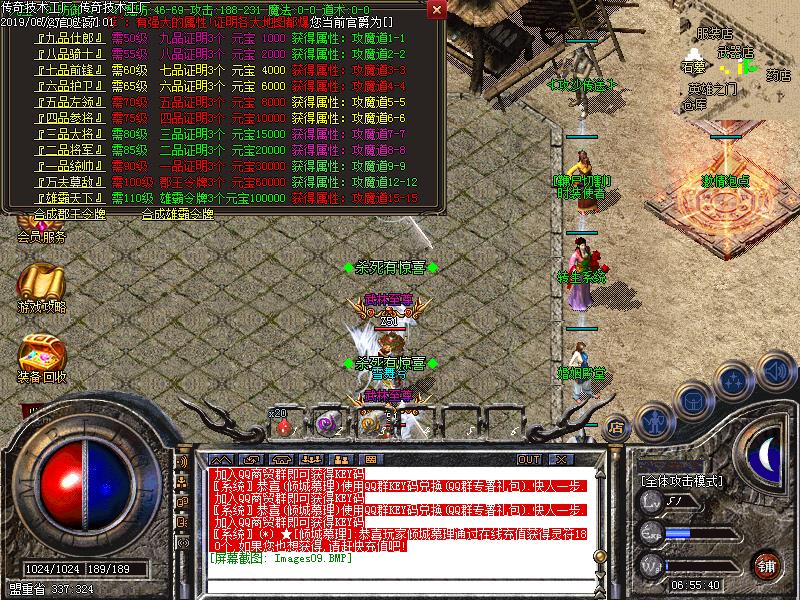
Task: Select the 一品统帅 rank title
Action: [x=64, y=166]
